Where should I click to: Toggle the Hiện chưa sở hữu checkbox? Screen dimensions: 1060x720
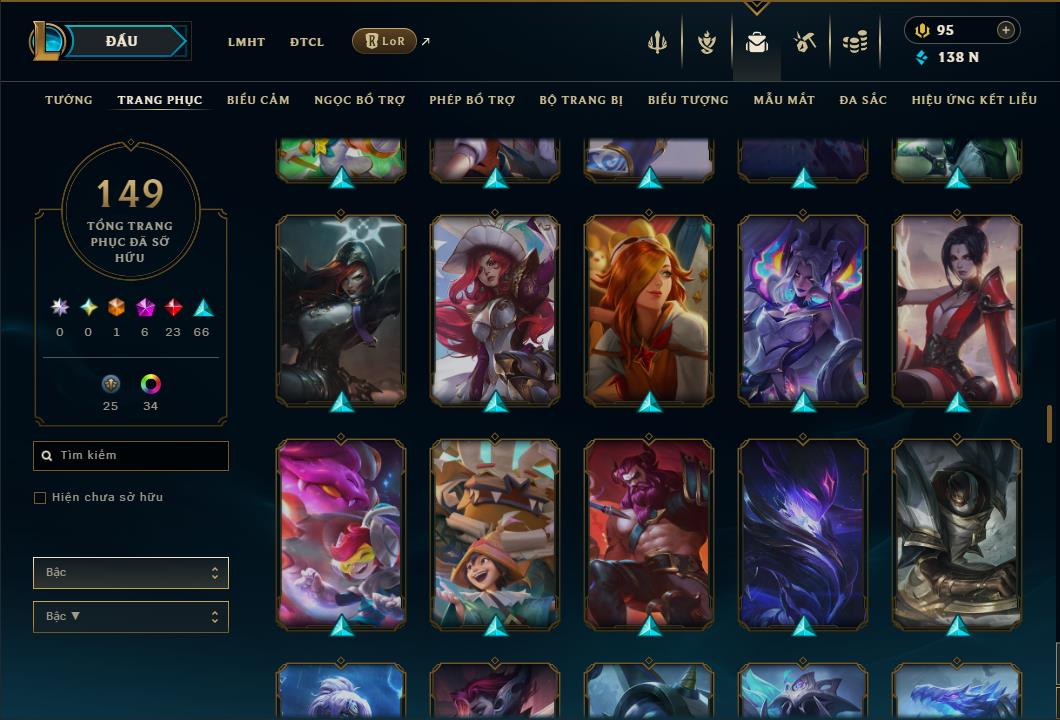point(40,498)
